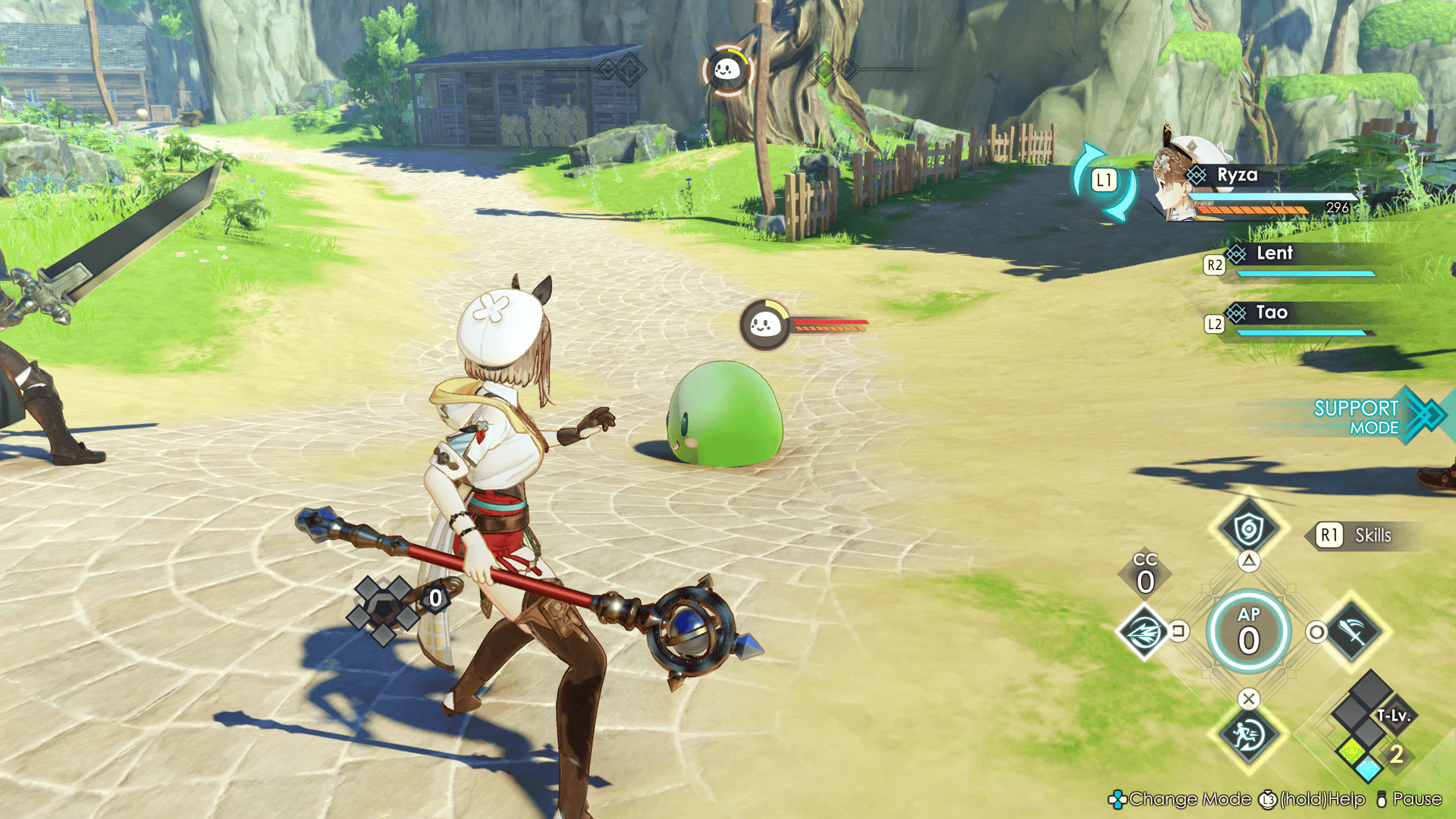Choose the staff attack action icon

(x=1354, y=631)
